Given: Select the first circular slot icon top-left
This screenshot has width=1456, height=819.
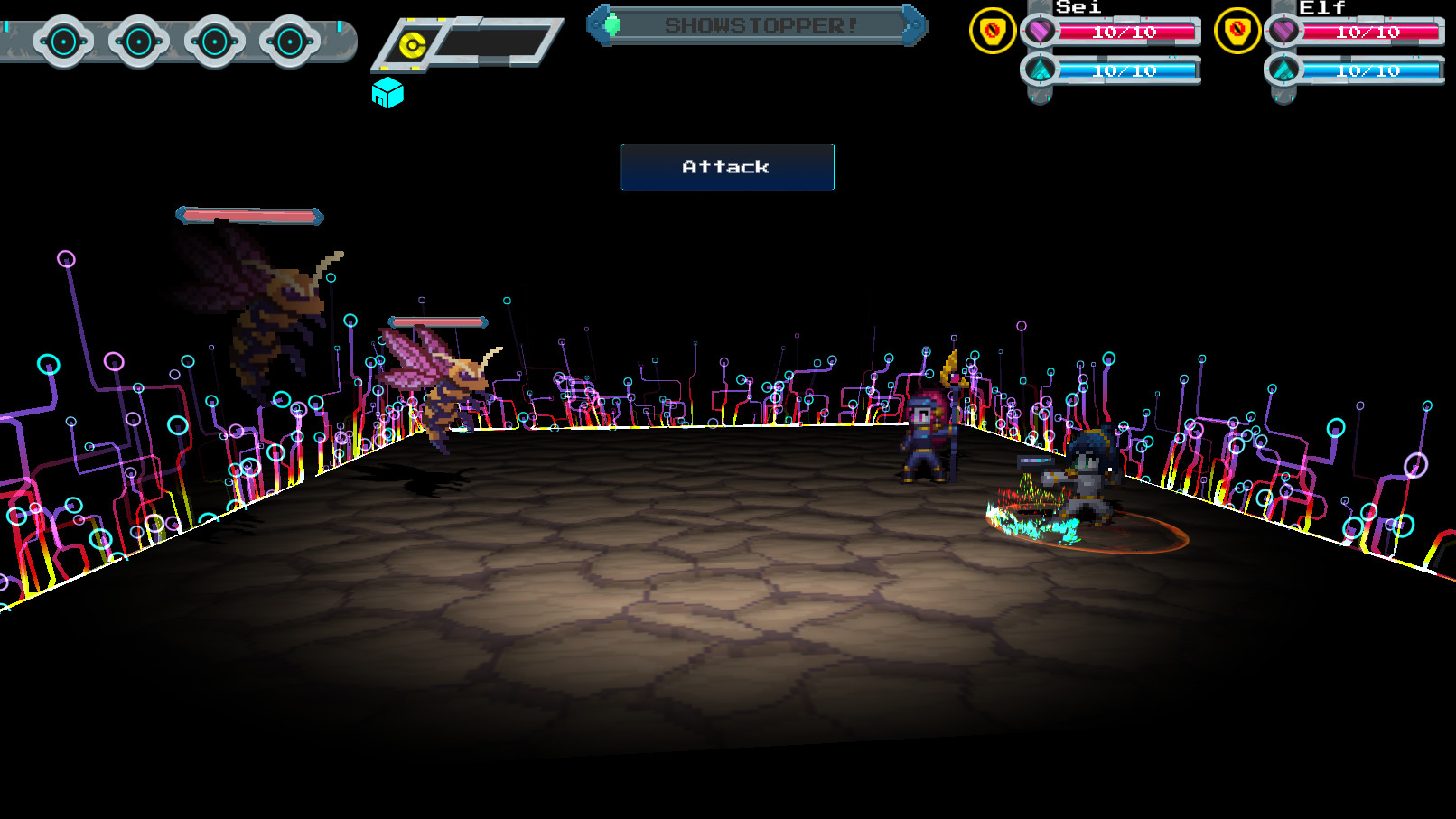Looking at the screenshot, I should tap(61, 41).
